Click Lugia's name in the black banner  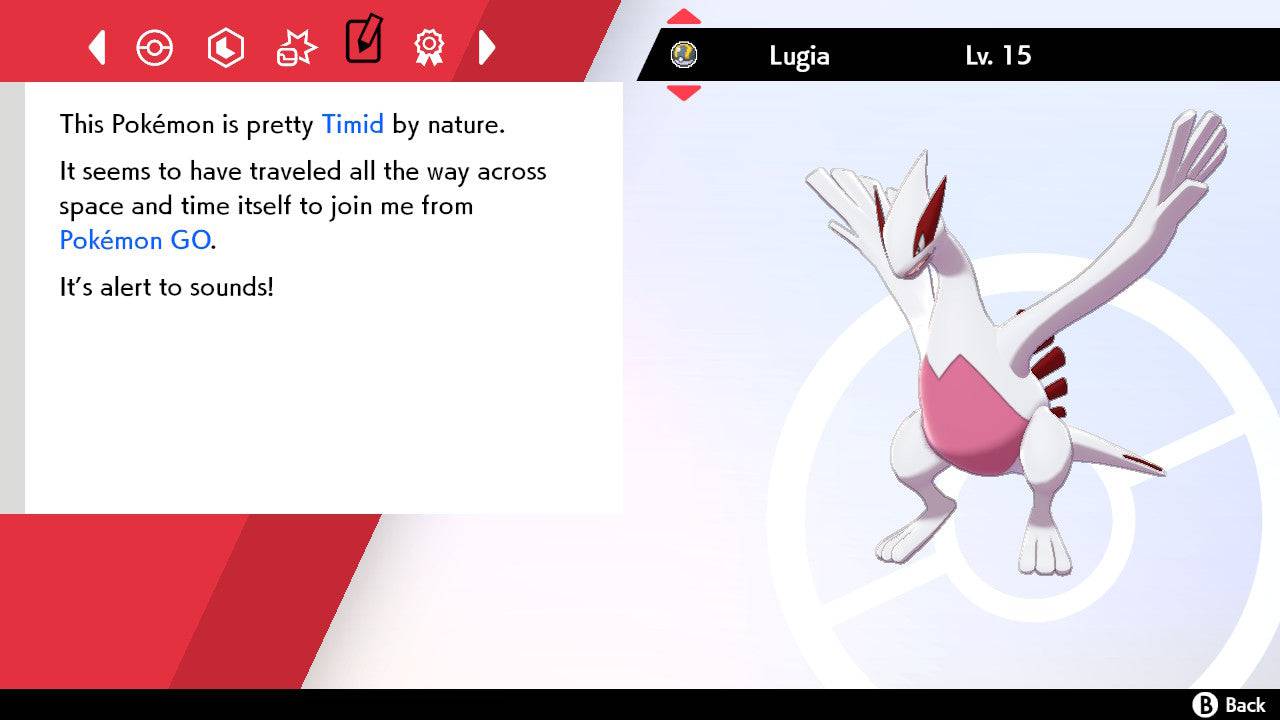pyautogui.click(x=799, y=56)
